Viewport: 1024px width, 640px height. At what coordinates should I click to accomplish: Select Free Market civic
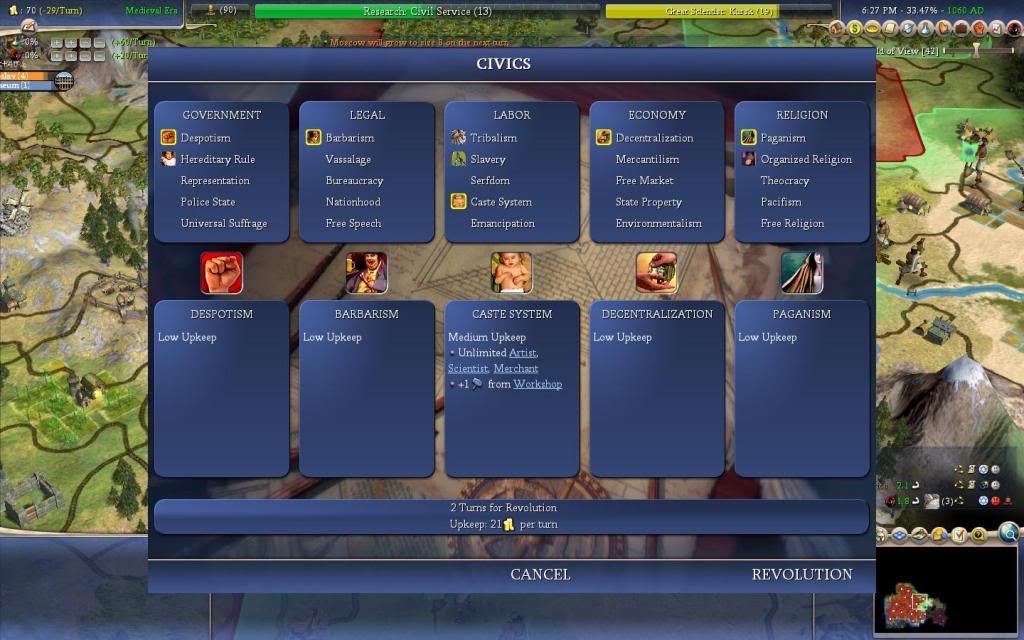644,181
